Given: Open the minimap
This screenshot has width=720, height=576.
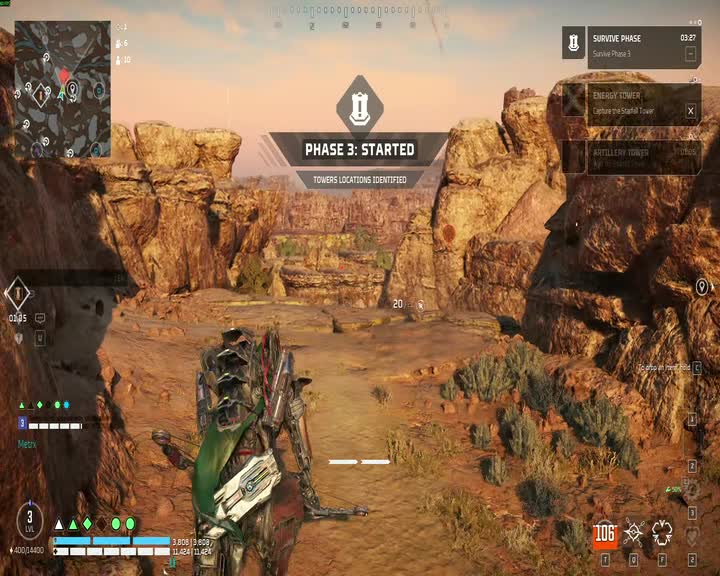Looking at the screenshot, I should click(x=62, y=88).
